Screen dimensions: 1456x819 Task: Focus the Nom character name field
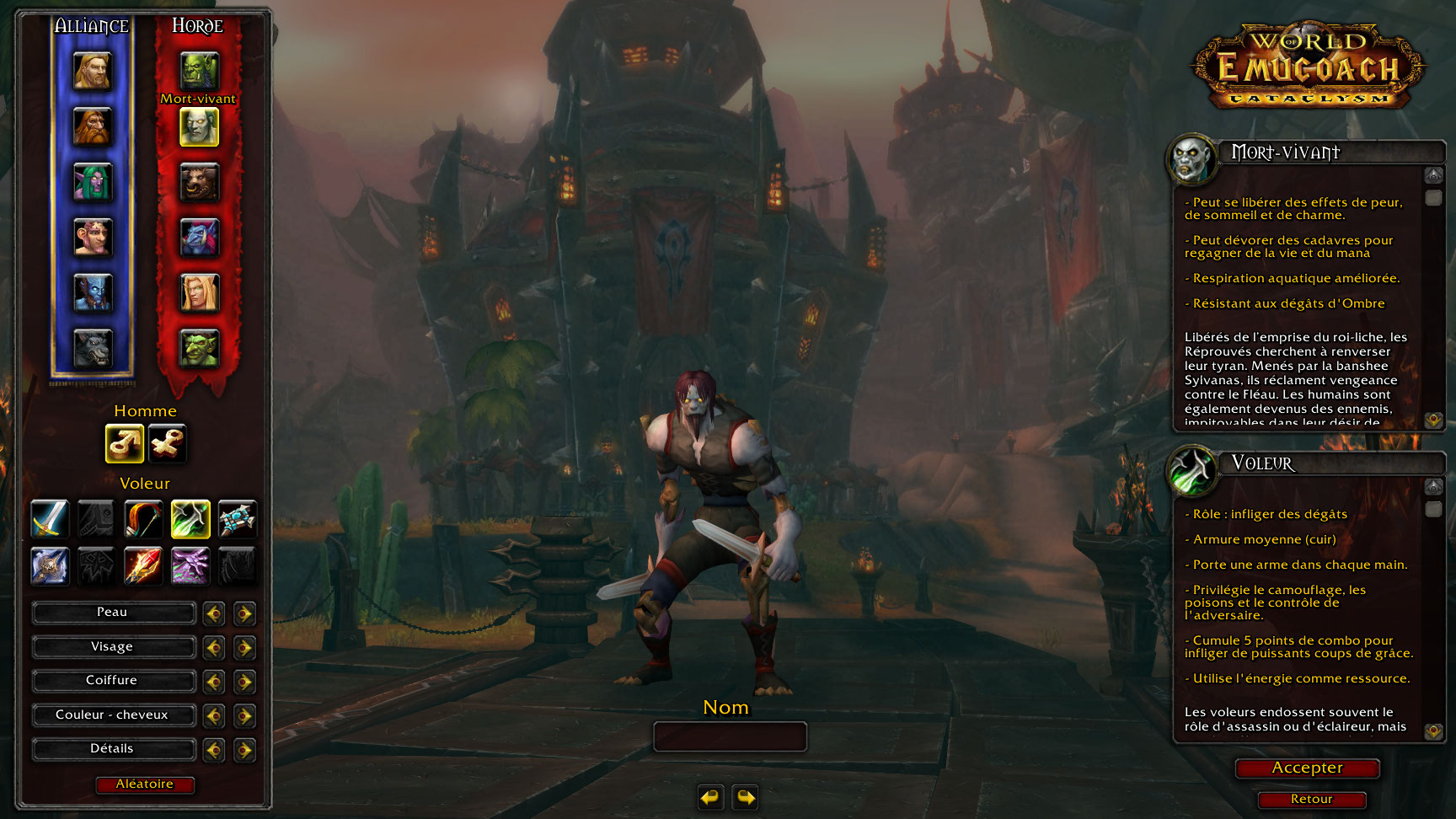pyautogui.click(x=730, y=736)
